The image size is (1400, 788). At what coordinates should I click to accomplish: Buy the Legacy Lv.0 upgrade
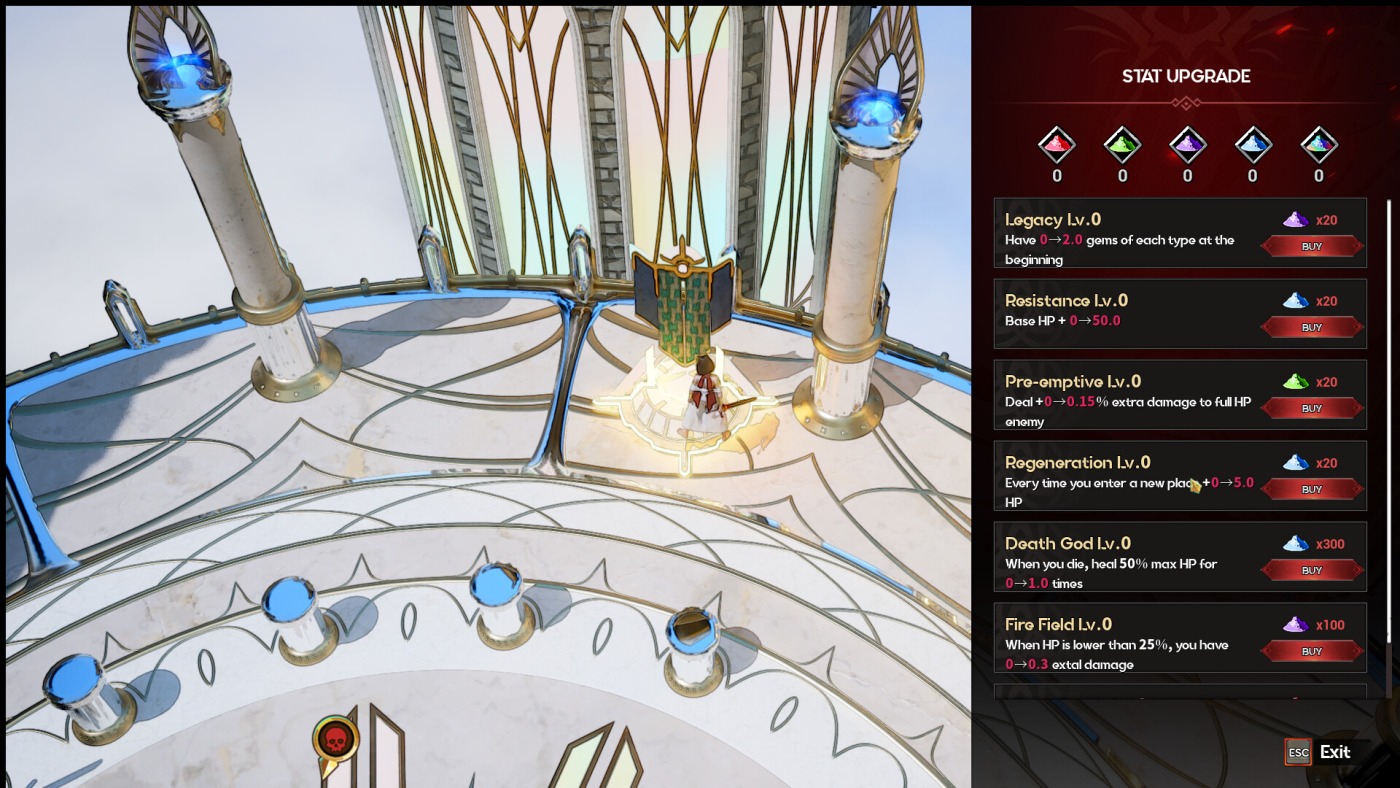(1311, 246)
